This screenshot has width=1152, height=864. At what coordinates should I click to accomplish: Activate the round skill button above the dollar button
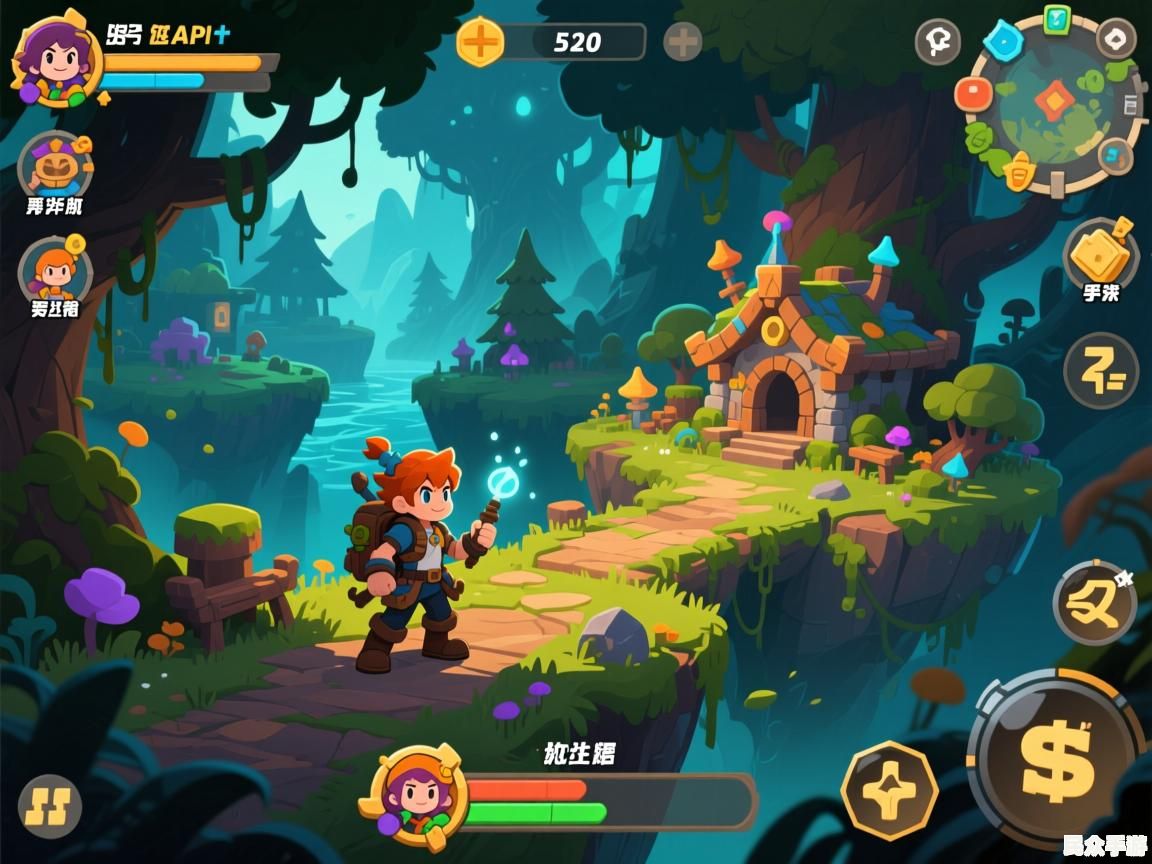(1094, 604)
